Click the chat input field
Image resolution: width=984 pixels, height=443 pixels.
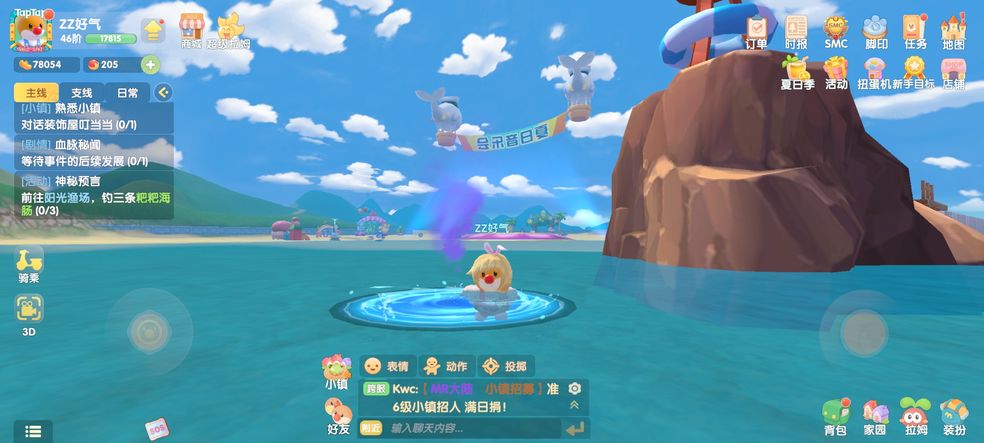(x=470, y=428)
